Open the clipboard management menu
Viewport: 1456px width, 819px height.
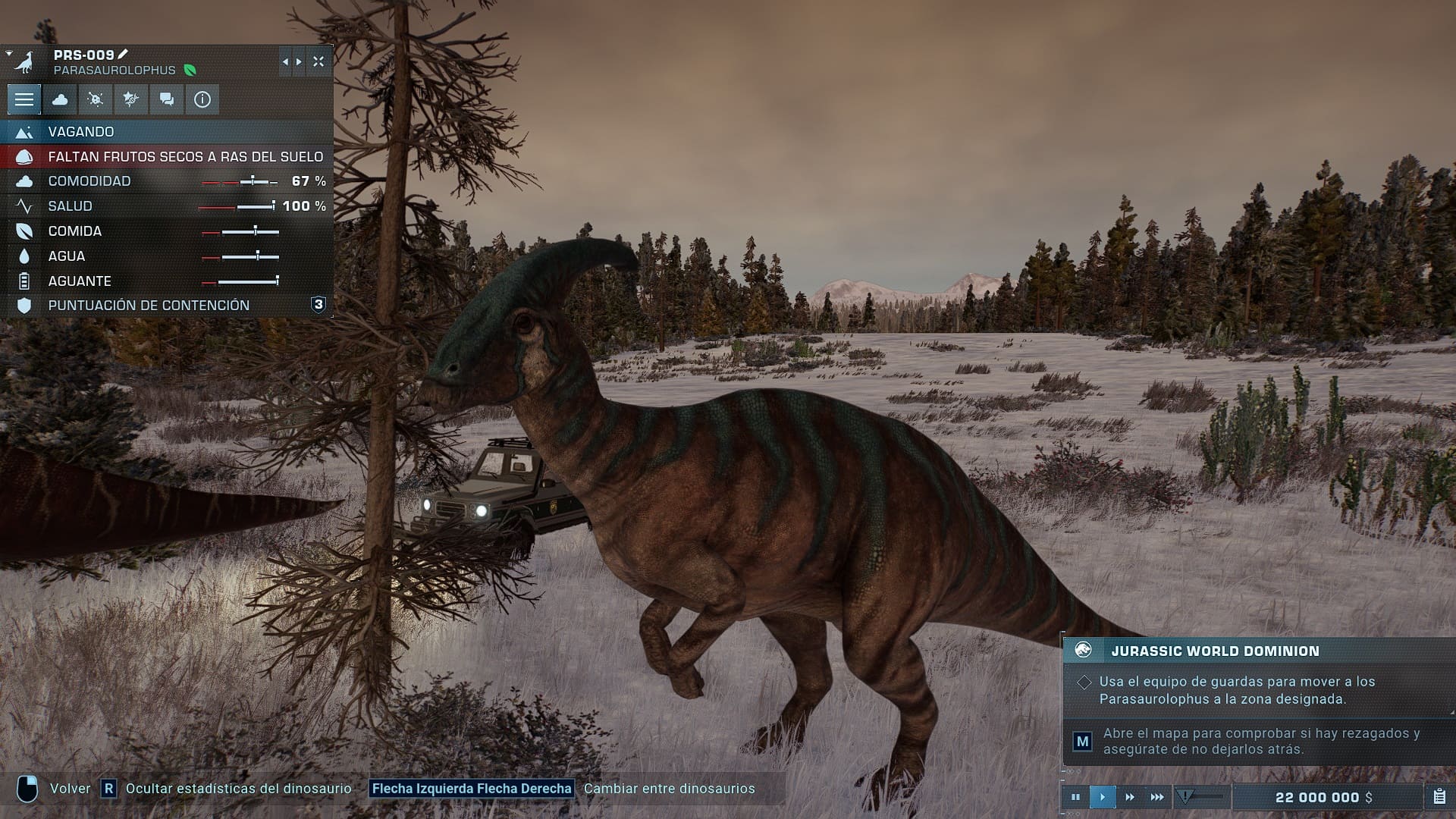pyautogui.click(x=1439, y=797)
